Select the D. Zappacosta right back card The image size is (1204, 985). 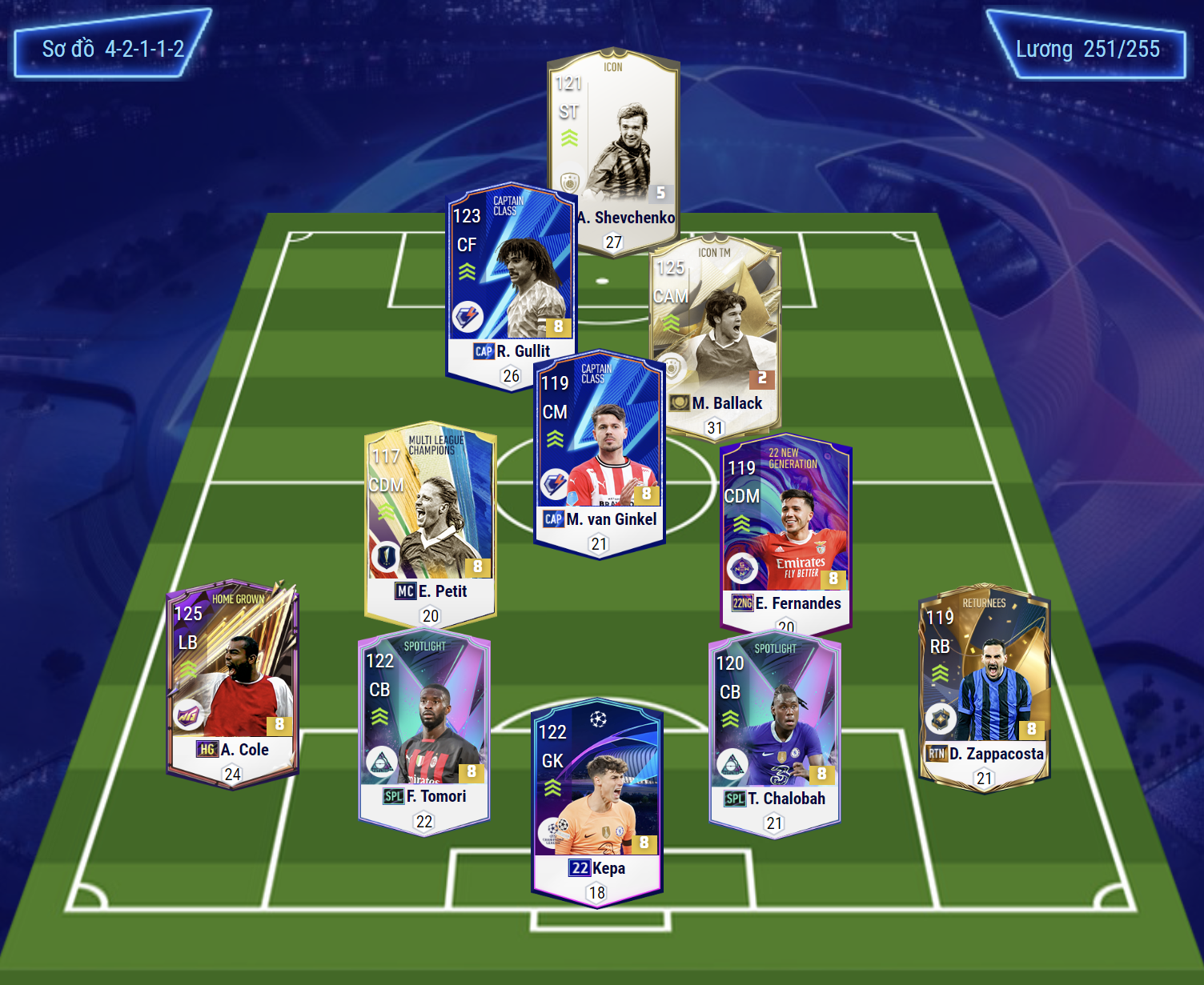coord(984,684)
